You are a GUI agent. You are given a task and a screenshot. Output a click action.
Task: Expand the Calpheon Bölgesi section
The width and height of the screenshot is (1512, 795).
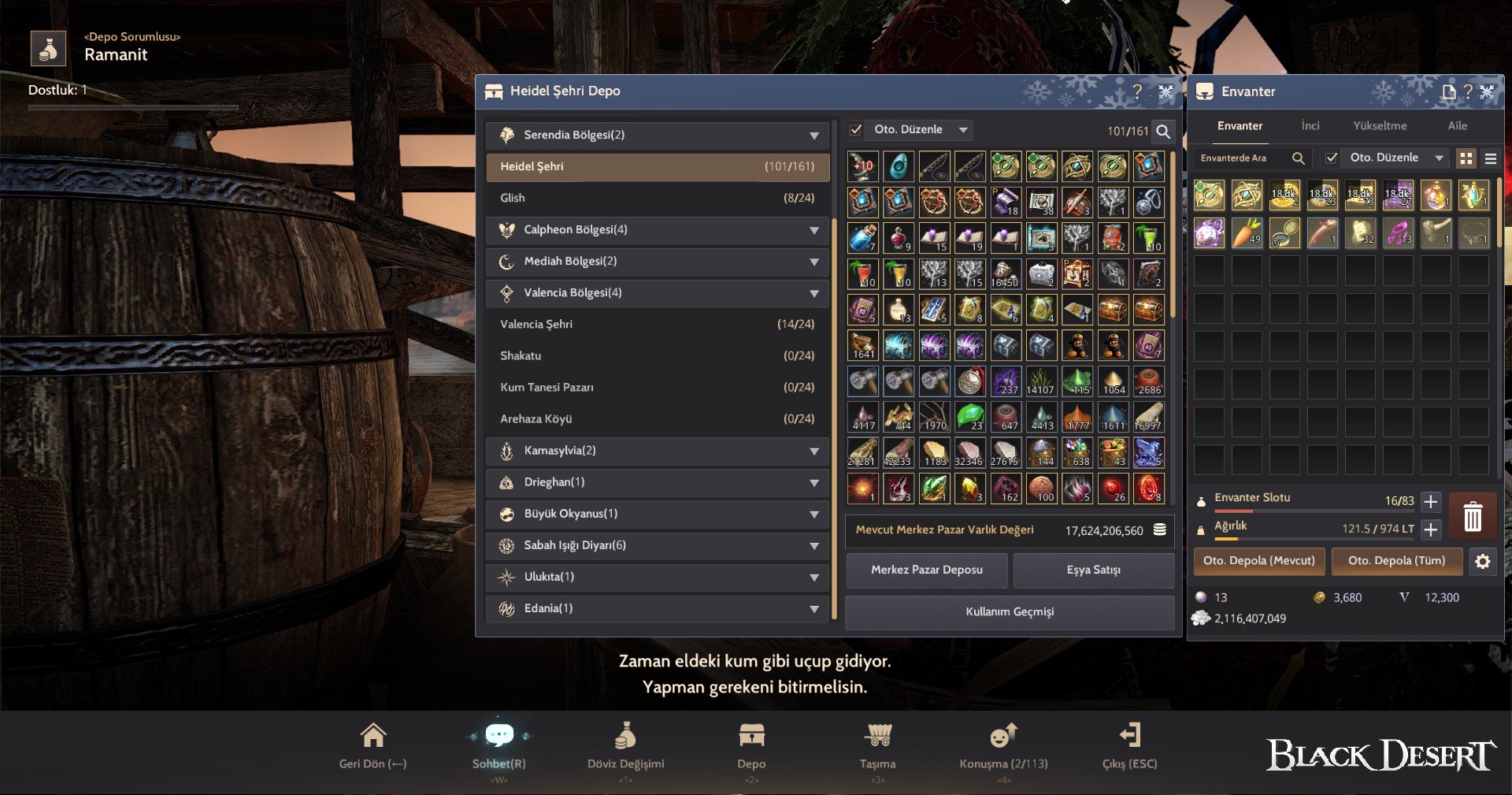pyautogui.click(x=815, y=230)
